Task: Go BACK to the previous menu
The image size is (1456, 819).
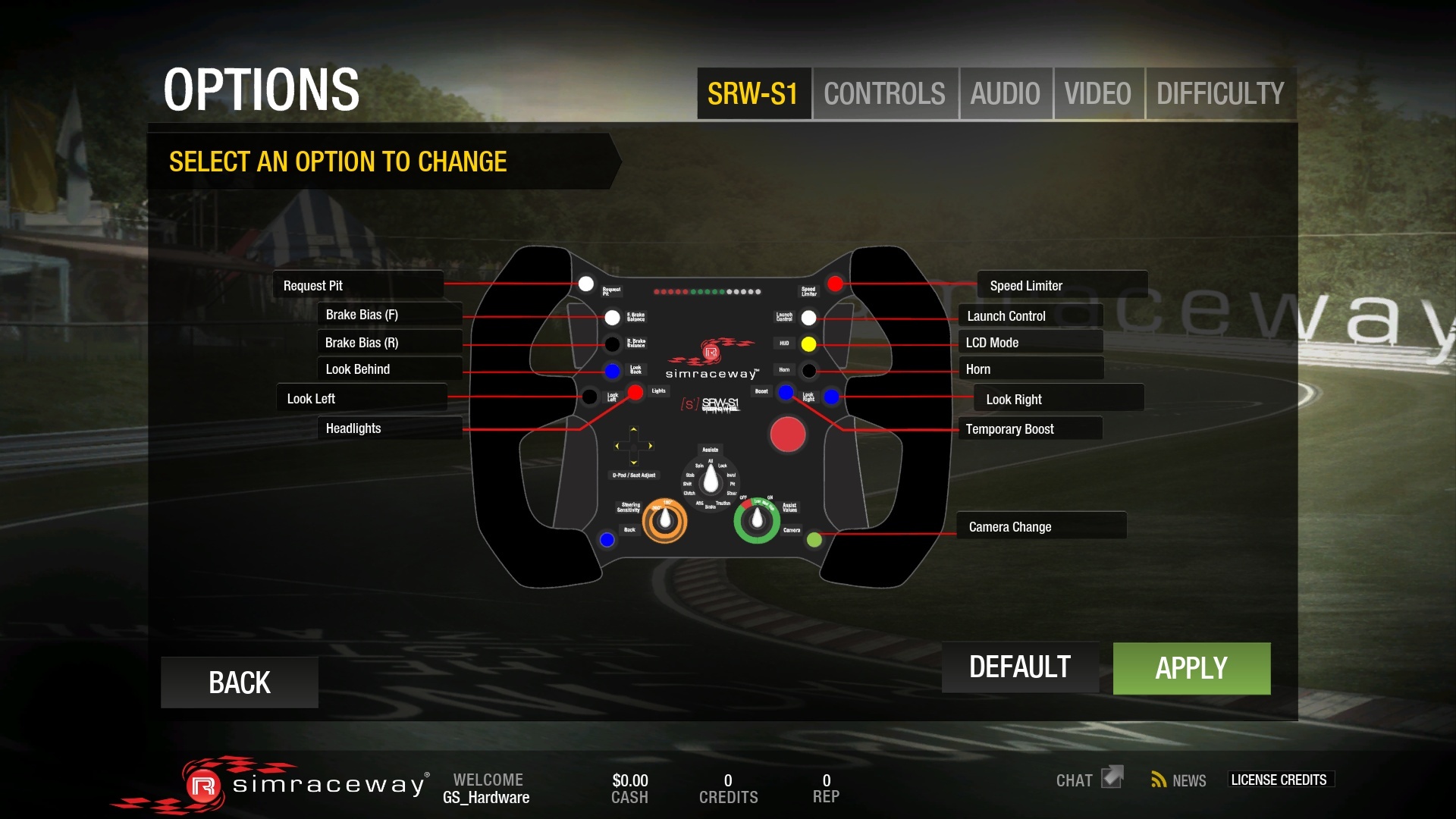Action: click(238, 682)
